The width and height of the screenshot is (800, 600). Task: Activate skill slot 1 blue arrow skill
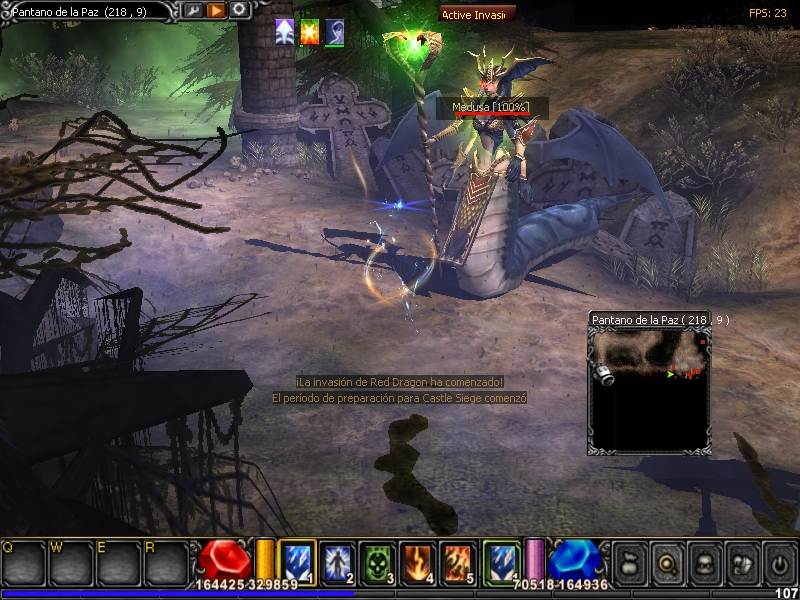click(297, 561)
